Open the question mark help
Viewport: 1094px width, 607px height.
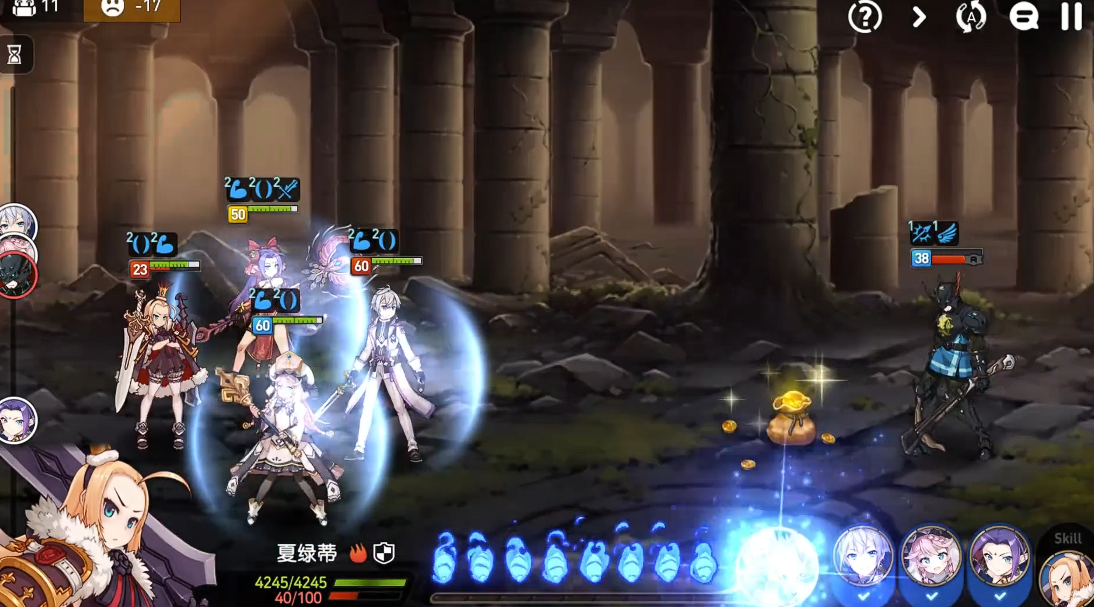coord(864,16)
